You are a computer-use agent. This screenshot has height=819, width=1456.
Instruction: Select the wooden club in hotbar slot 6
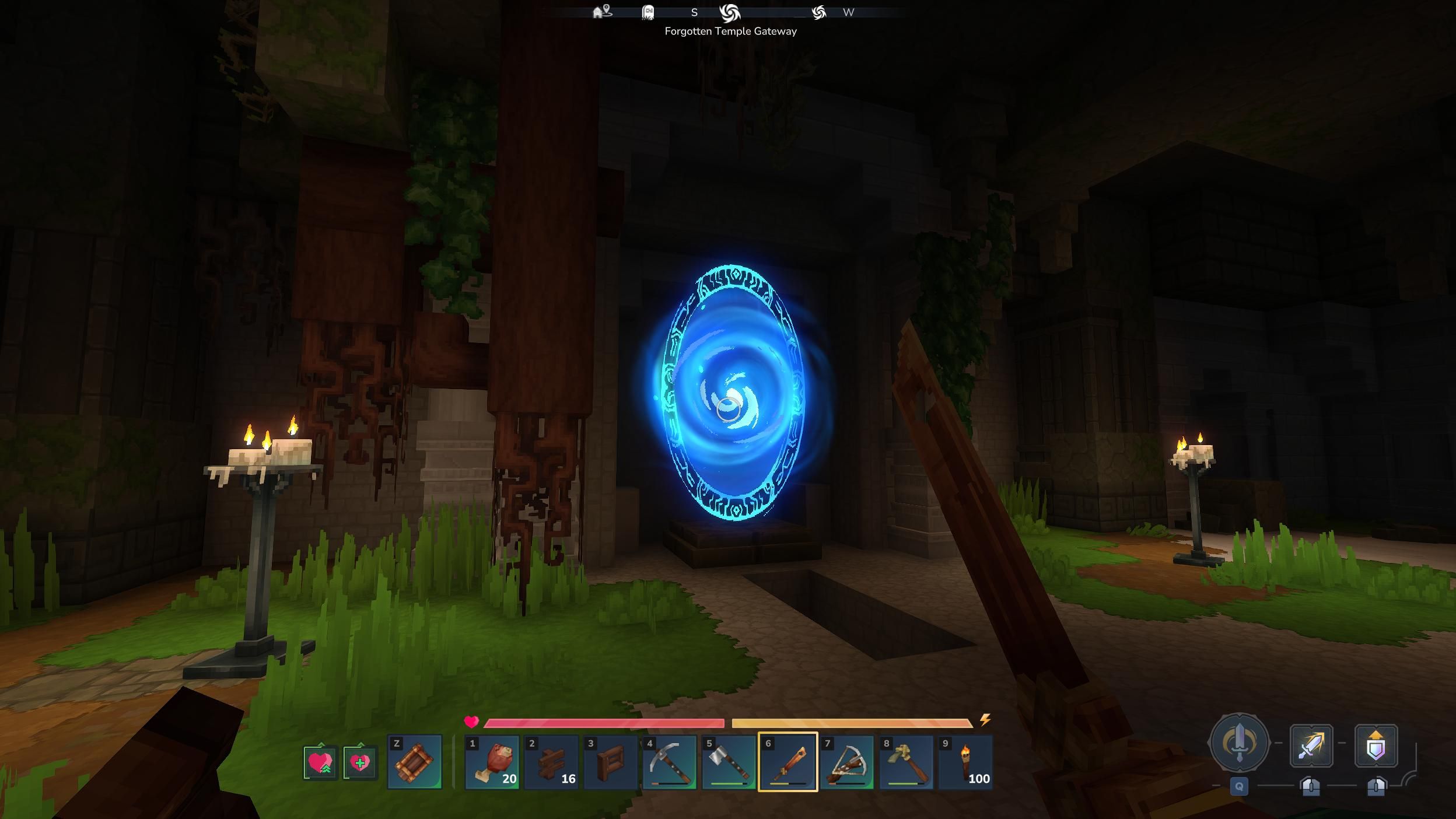(x=789, y=763)
